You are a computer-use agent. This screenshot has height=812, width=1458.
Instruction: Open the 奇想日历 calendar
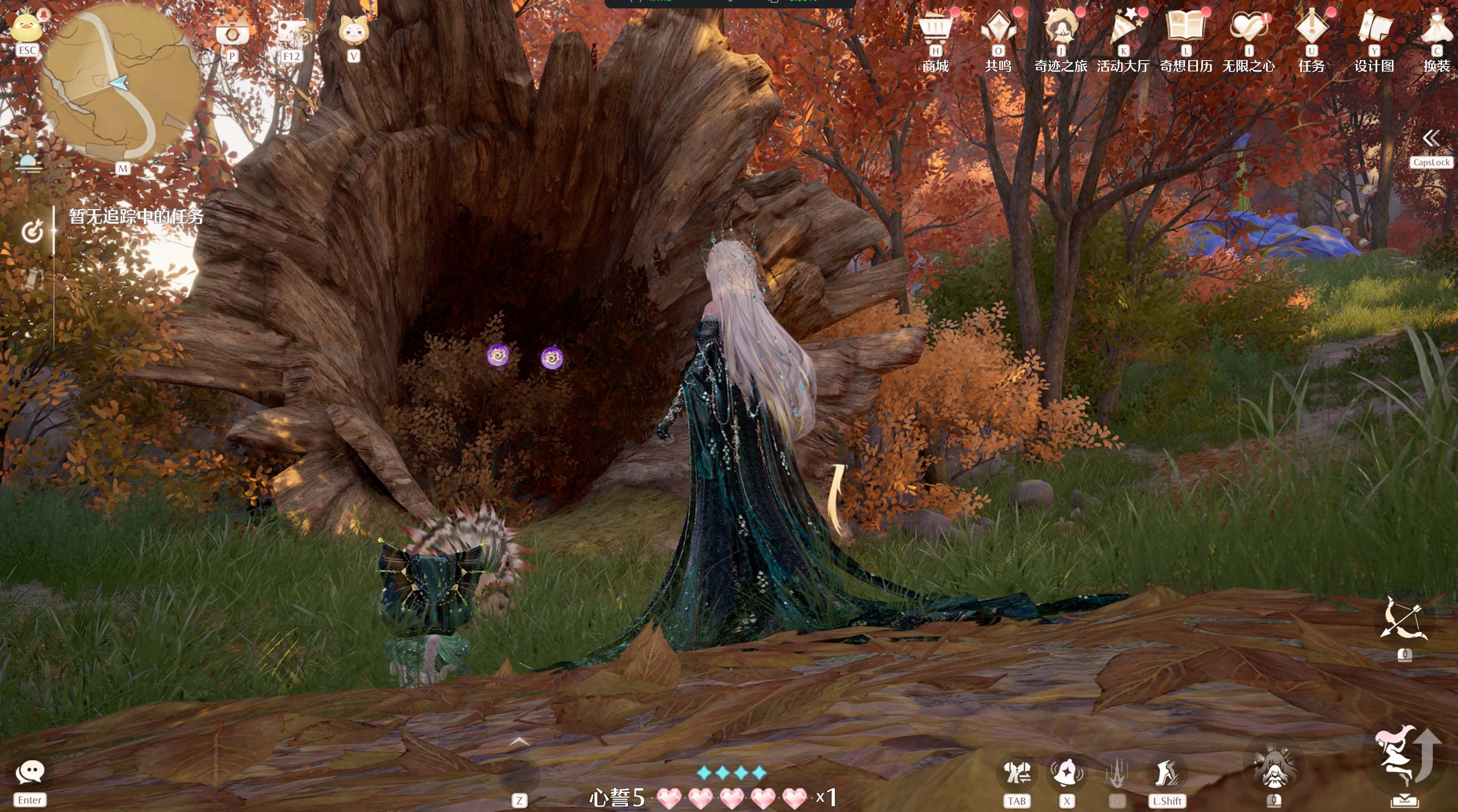[1186, 28]
